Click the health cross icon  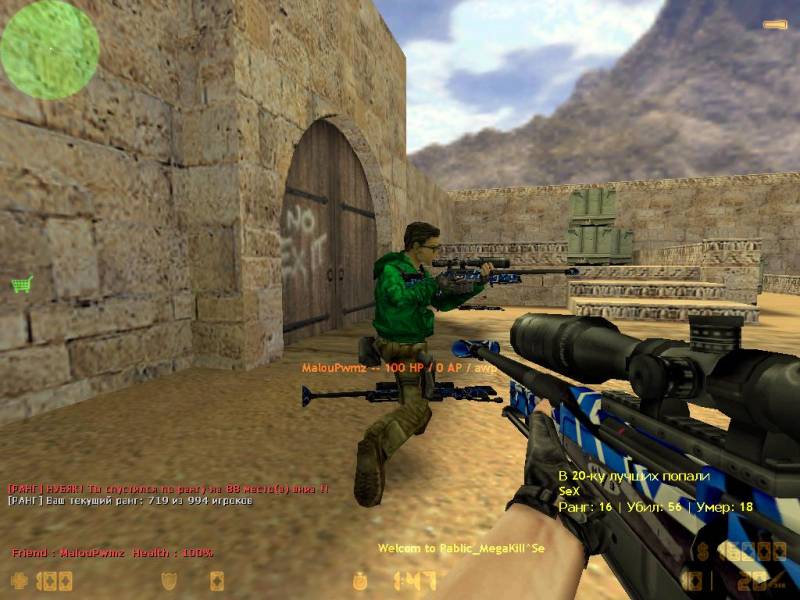click(19, 580)
